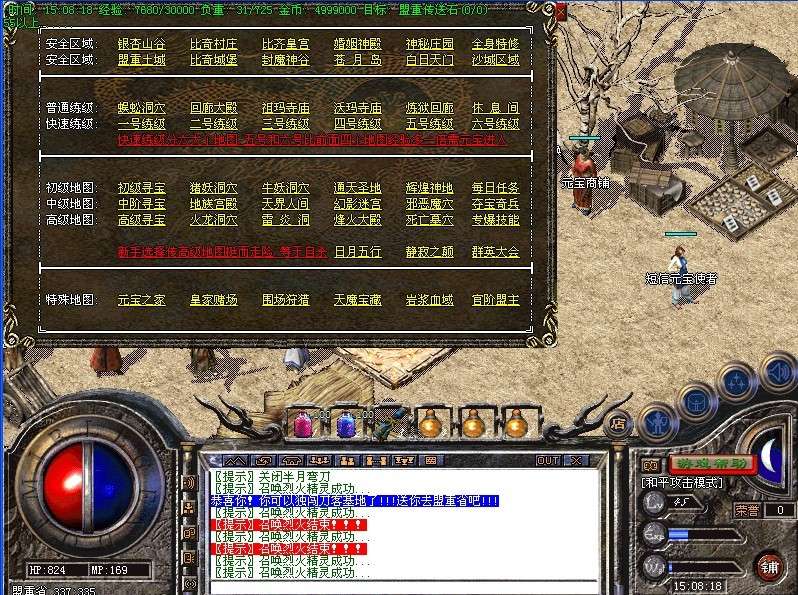Image resolution: width=798 pixels, height=595 pixels.
Task: Select 祖玛寺庙 leveling zone
Action: click(x=286, y=108)
